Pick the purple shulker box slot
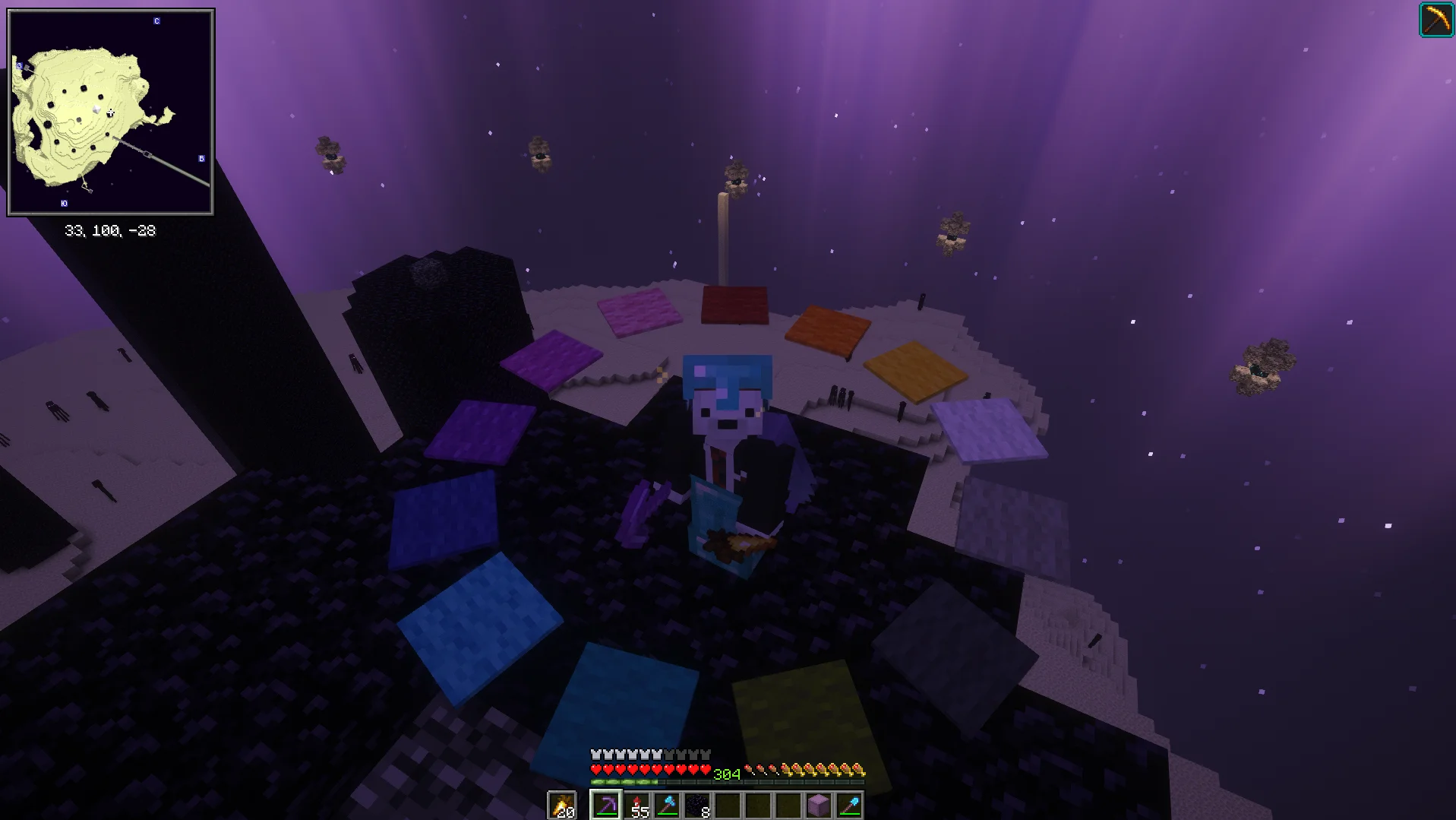 818,805
